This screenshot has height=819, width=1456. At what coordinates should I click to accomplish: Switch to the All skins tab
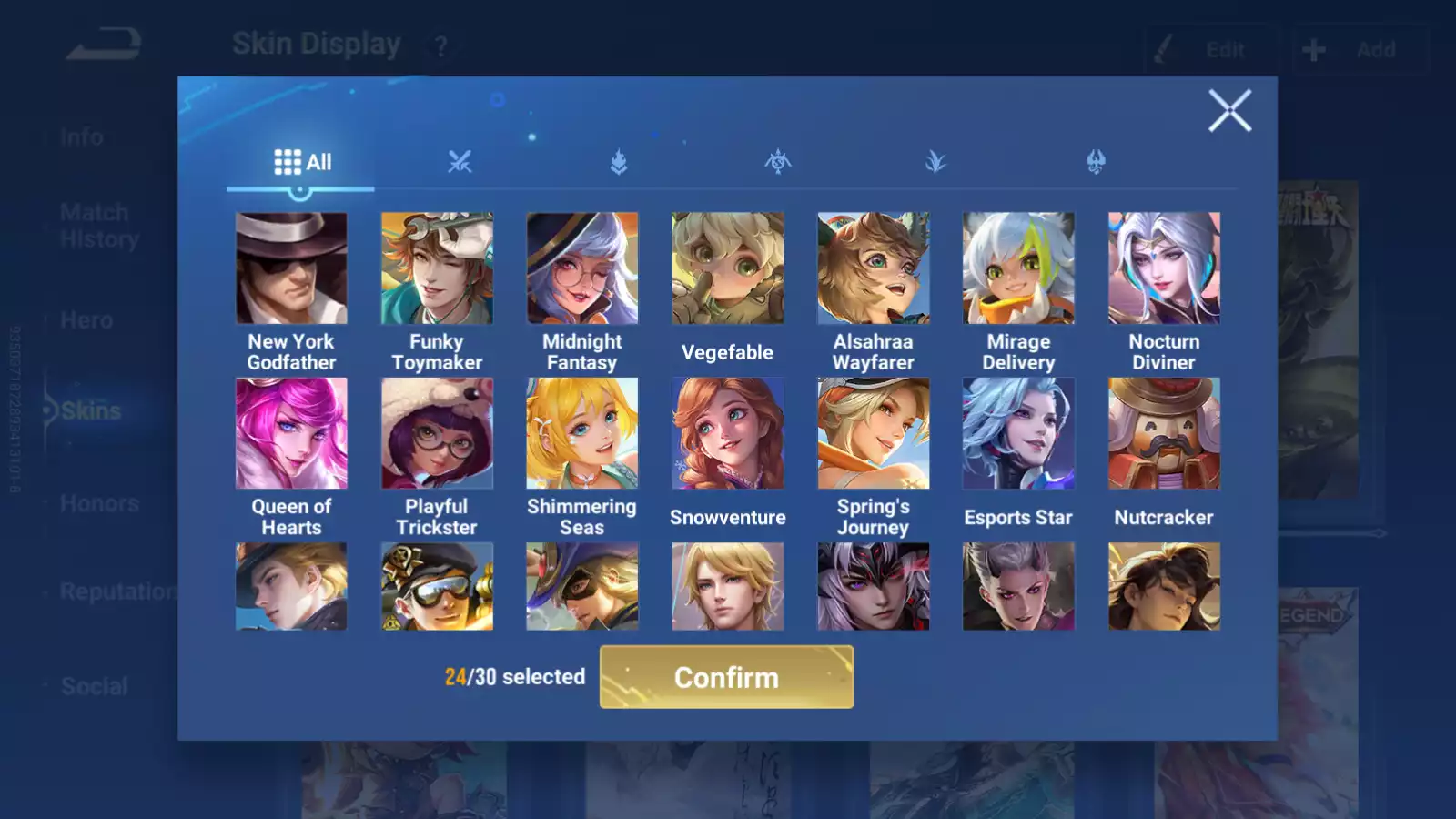302,163
